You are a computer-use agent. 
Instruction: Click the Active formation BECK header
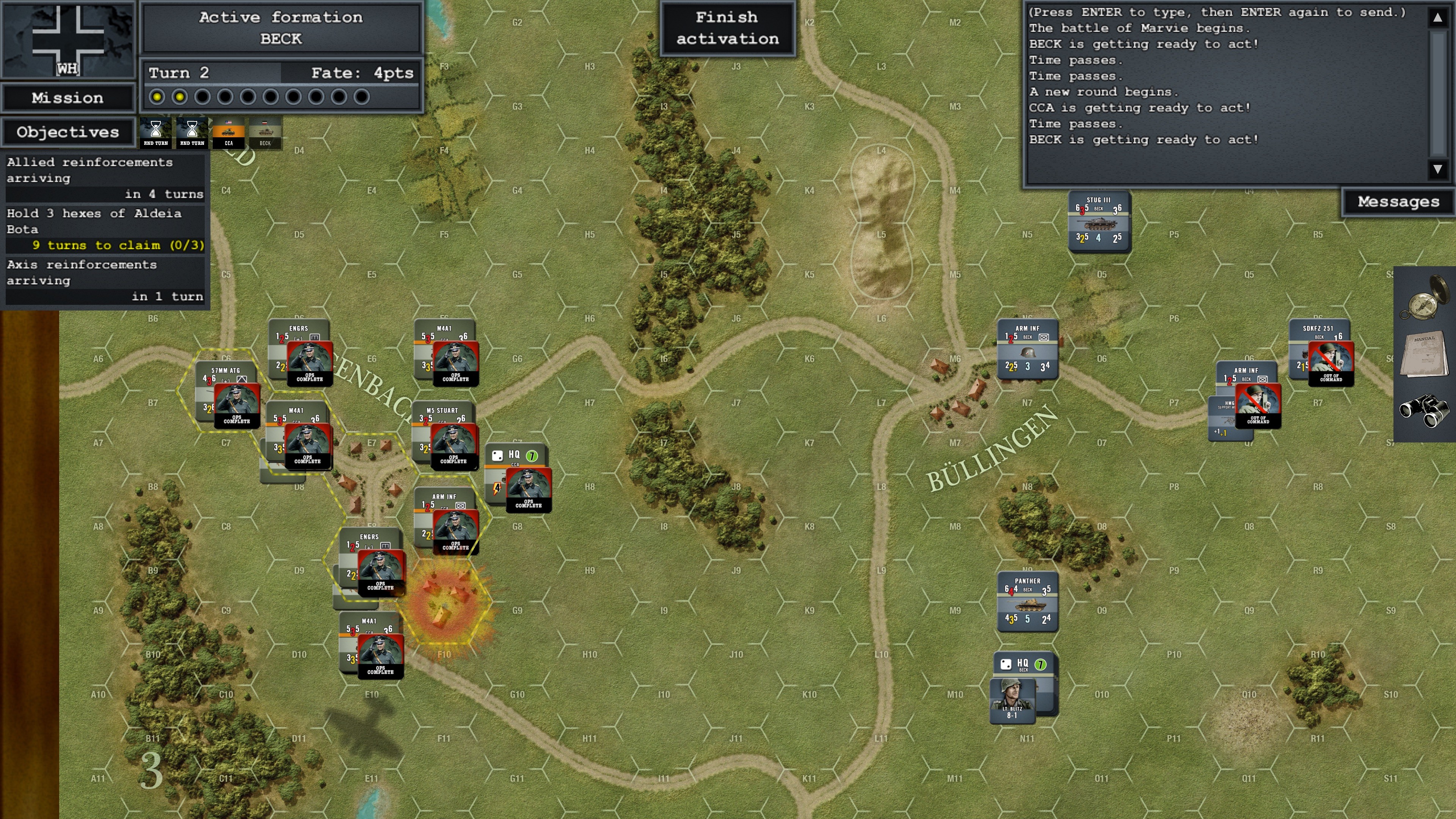coord(281,28)
